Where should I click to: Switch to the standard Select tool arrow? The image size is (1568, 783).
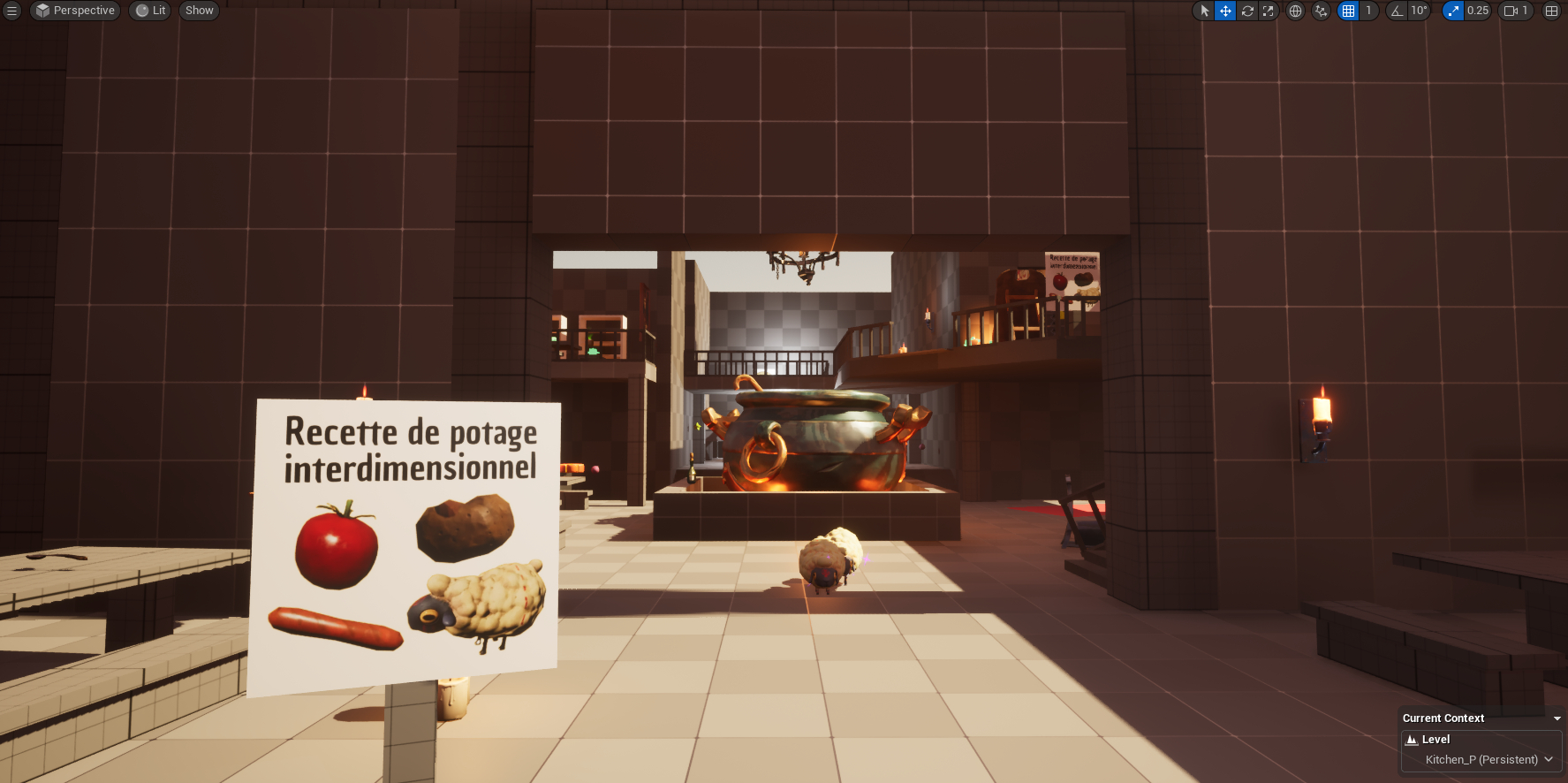(x=1204, y=11)
